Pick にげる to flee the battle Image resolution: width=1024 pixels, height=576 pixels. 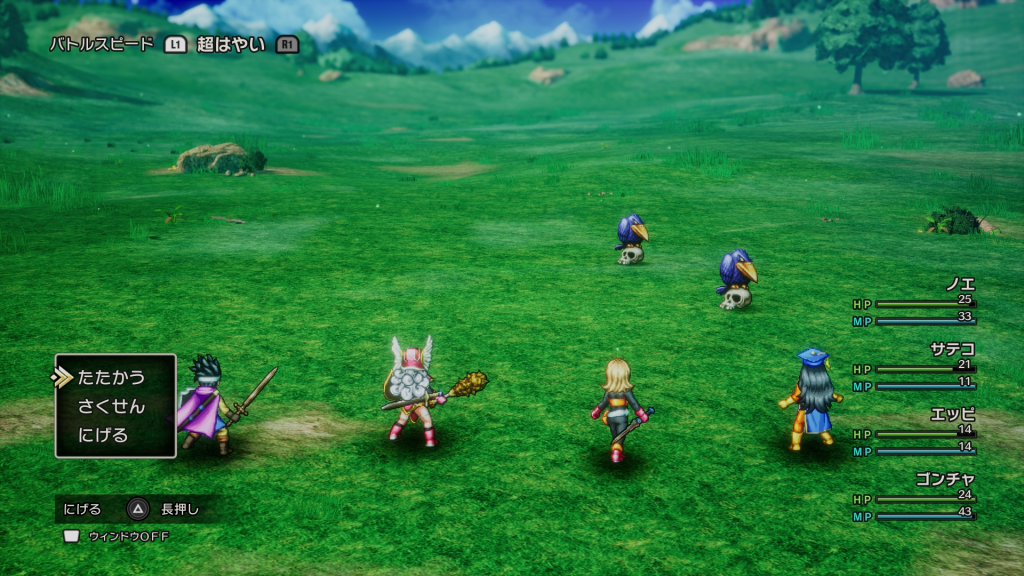tap(102, 435)
